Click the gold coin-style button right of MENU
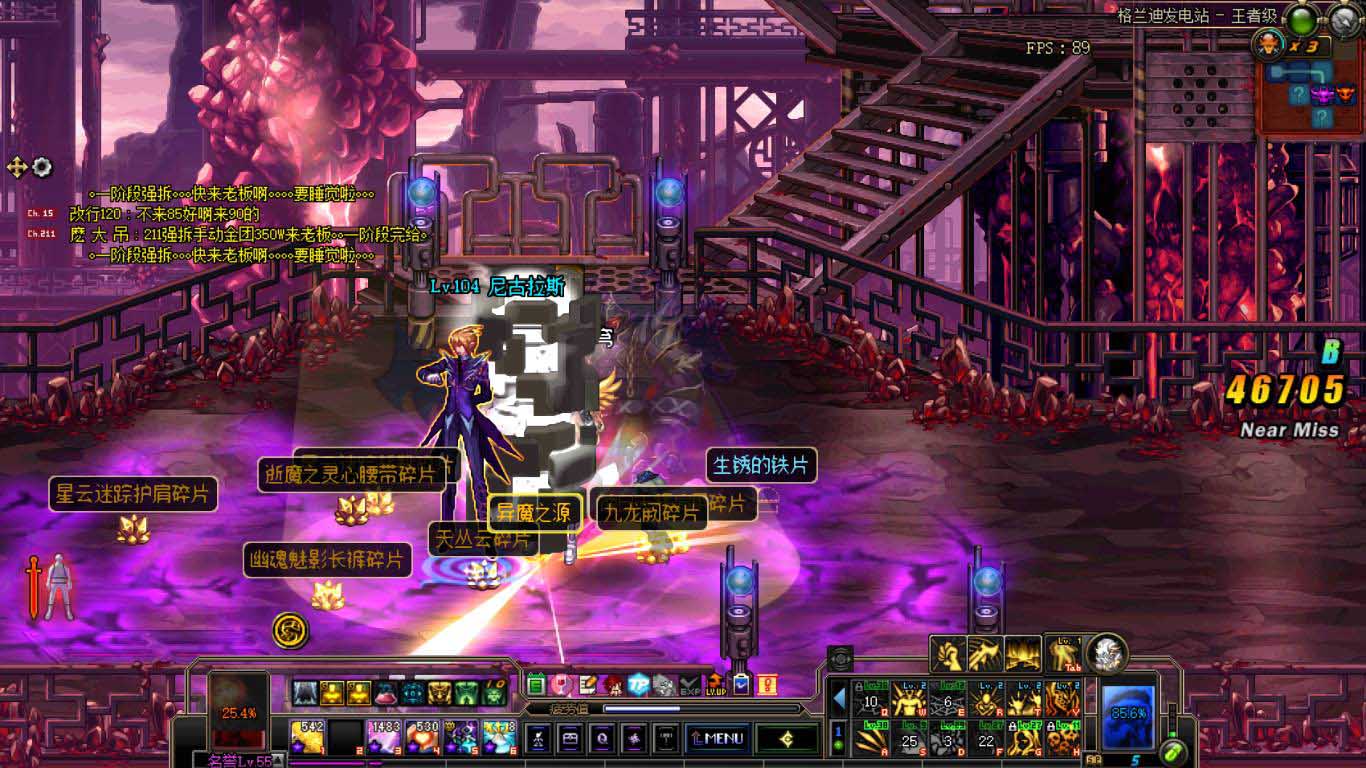Screen dimensions: 1366x768 click(786, 739)
